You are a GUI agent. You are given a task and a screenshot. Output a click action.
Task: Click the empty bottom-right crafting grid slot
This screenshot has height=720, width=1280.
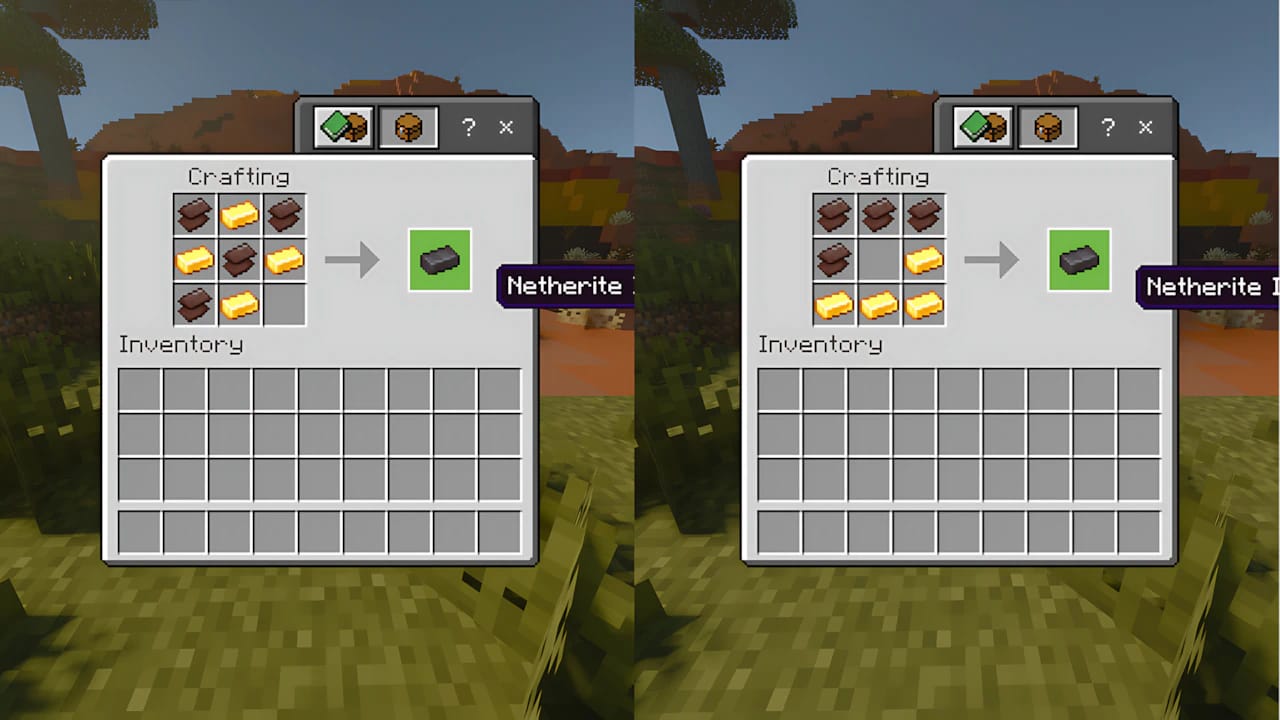(283, 304)
